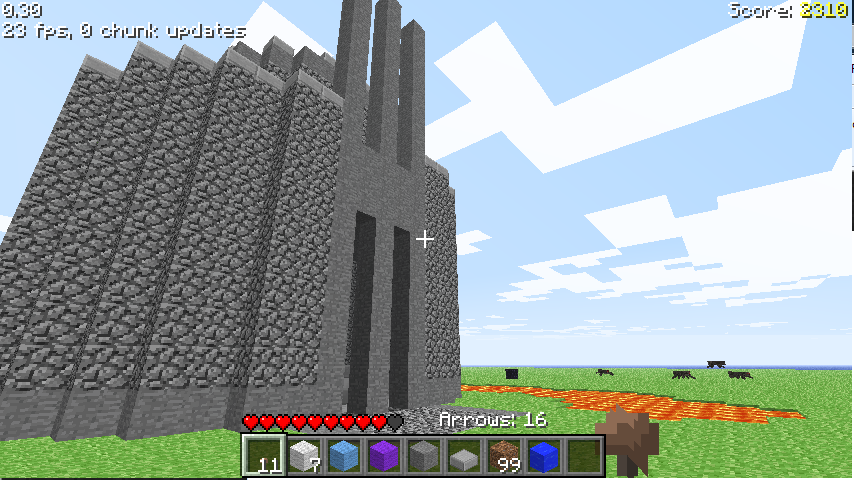Select the stone slab hotbar slot

pyautogui.click(x=464, y=456)
